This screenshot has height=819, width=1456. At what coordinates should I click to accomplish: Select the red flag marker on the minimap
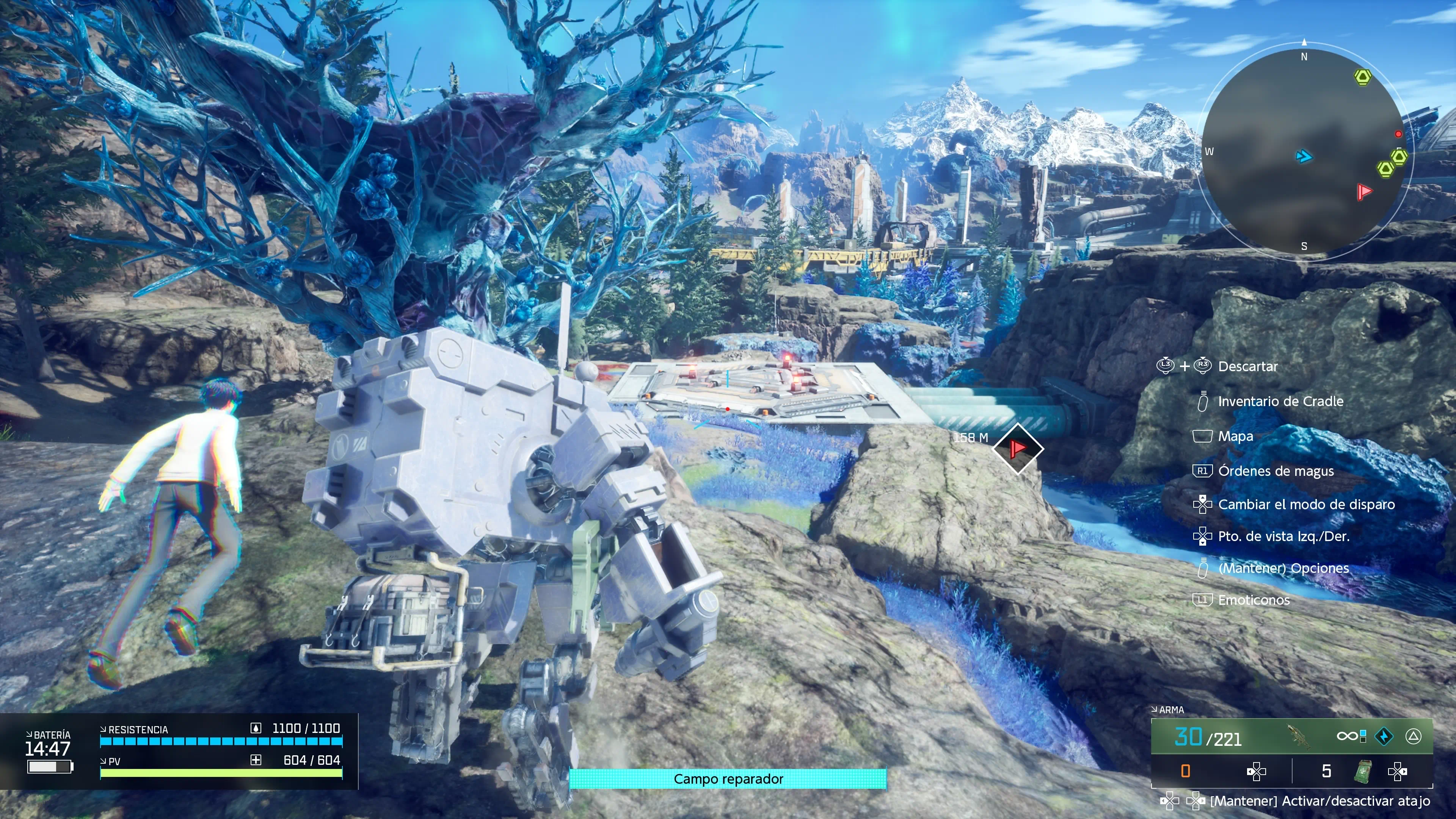(1364, 192)
